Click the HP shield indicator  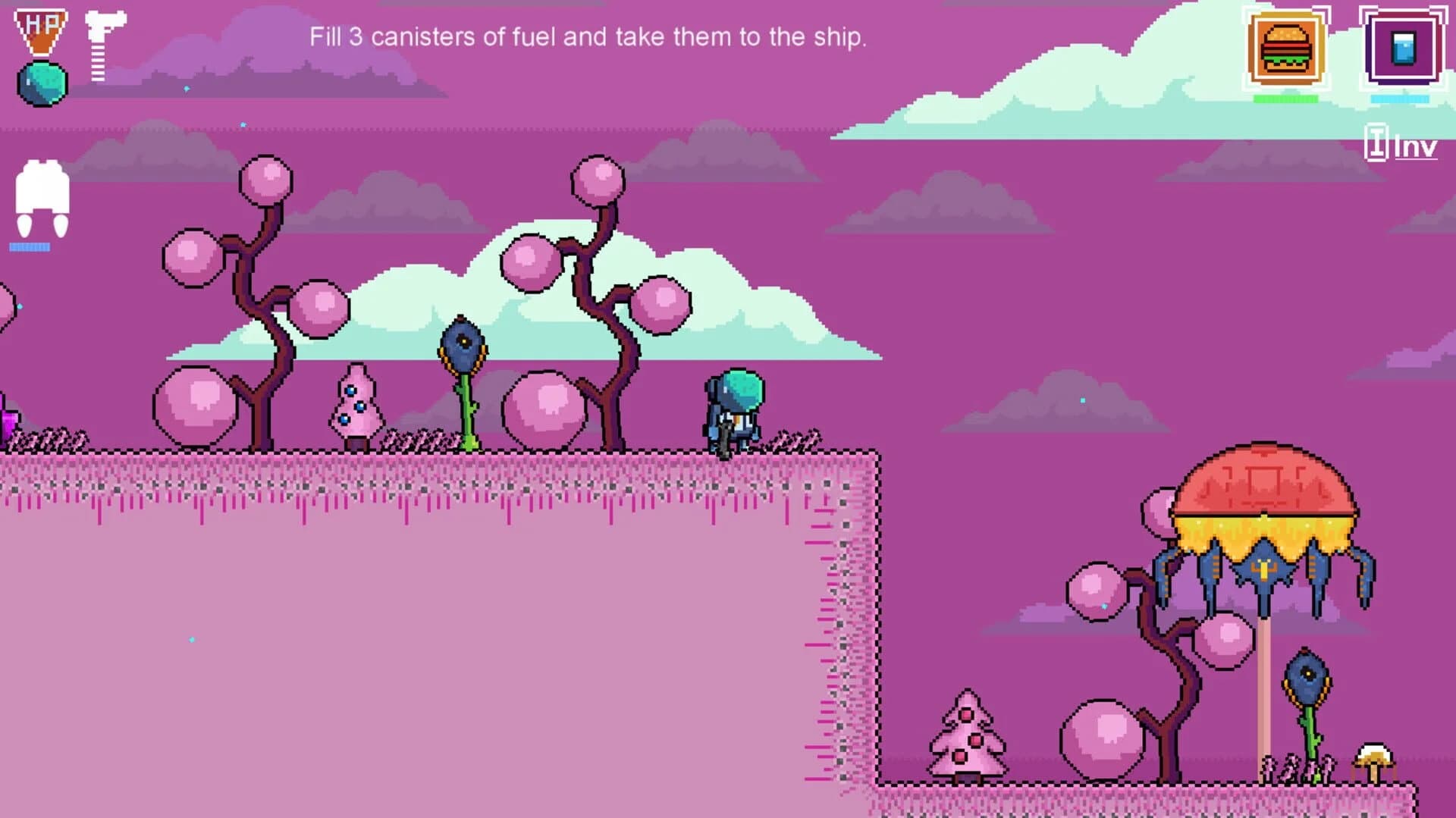click(x=42, y=29)
